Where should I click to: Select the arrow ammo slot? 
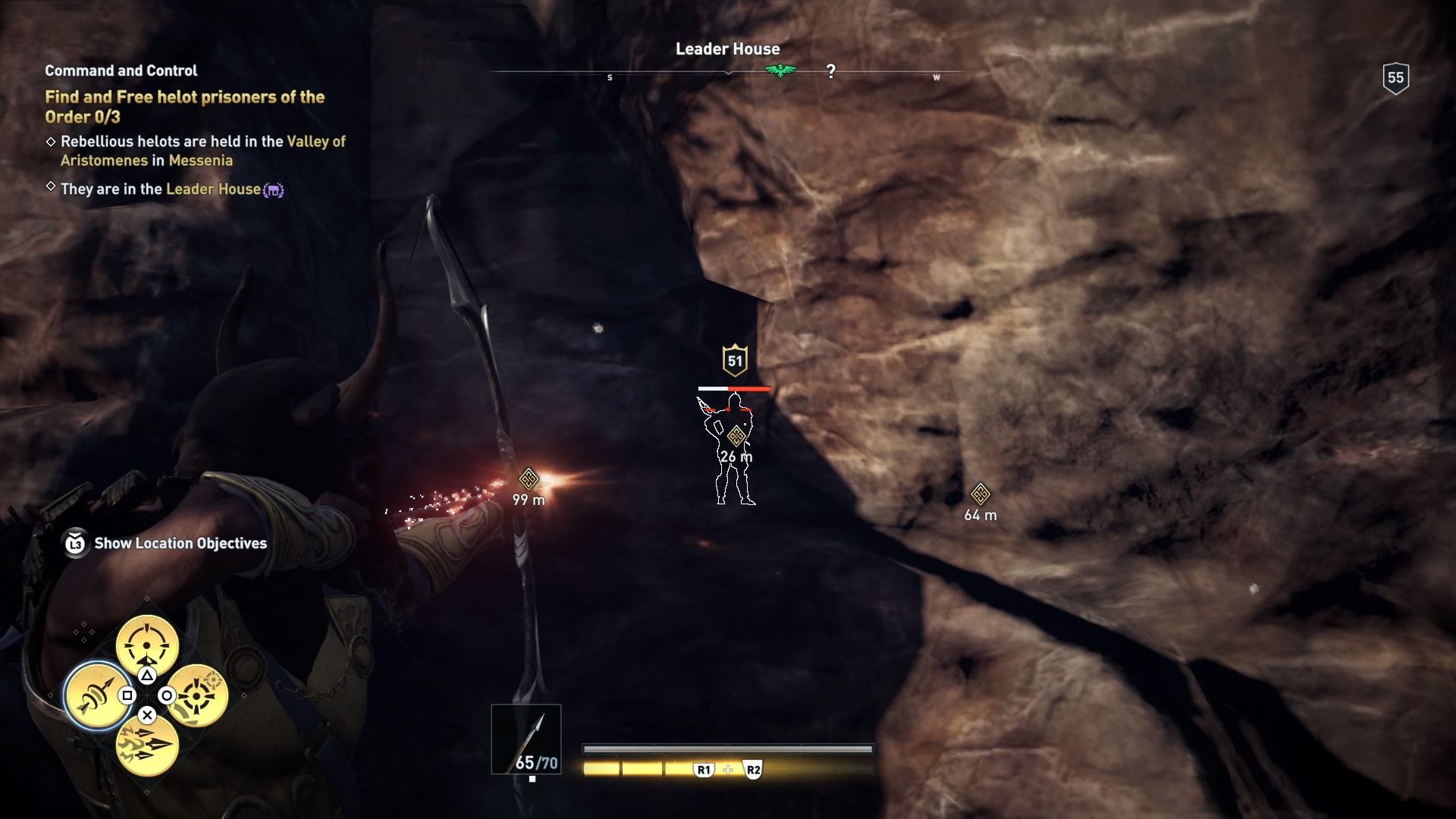pyautogui.click(x=526, y=739)
